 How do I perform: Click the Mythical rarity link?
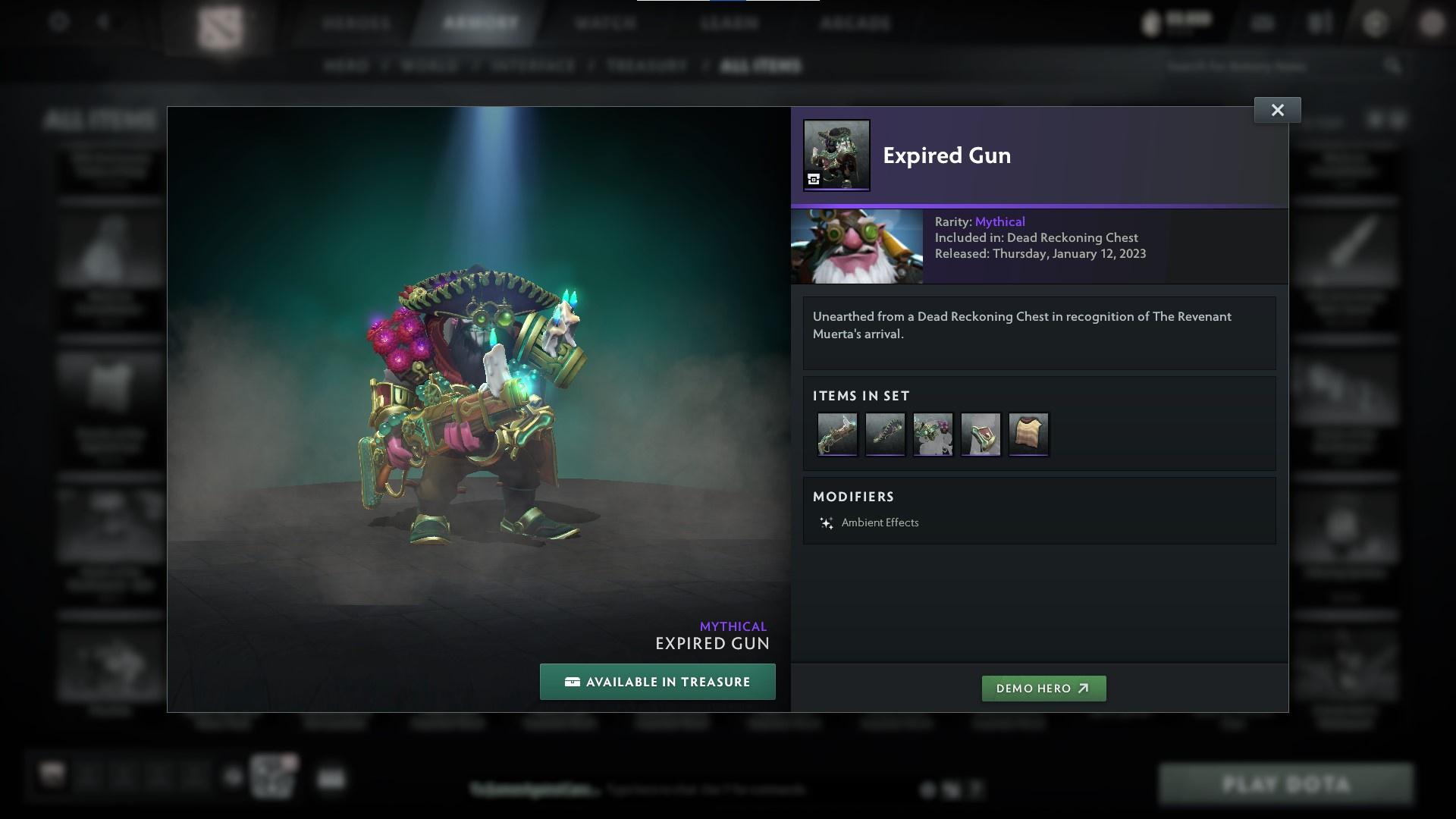999,221
